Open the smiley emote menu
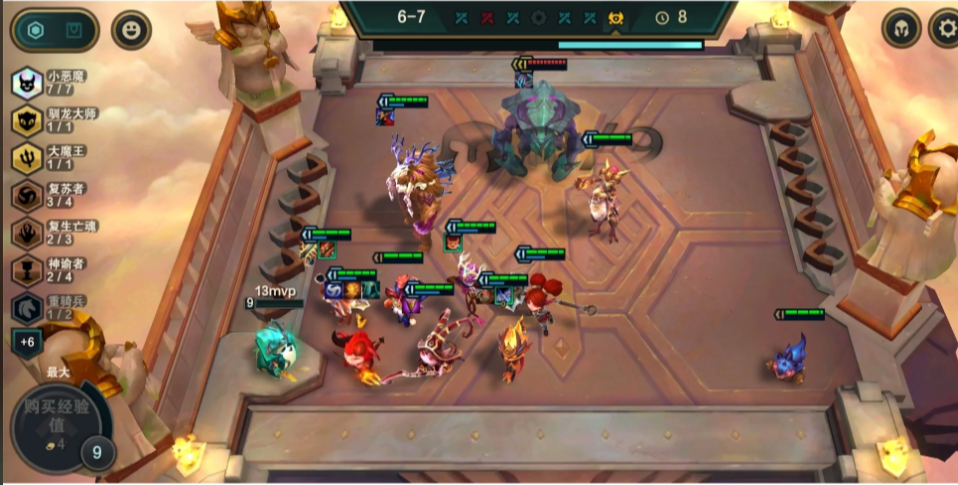The width and height of the screenshot is (958, 485). point(131,30)
